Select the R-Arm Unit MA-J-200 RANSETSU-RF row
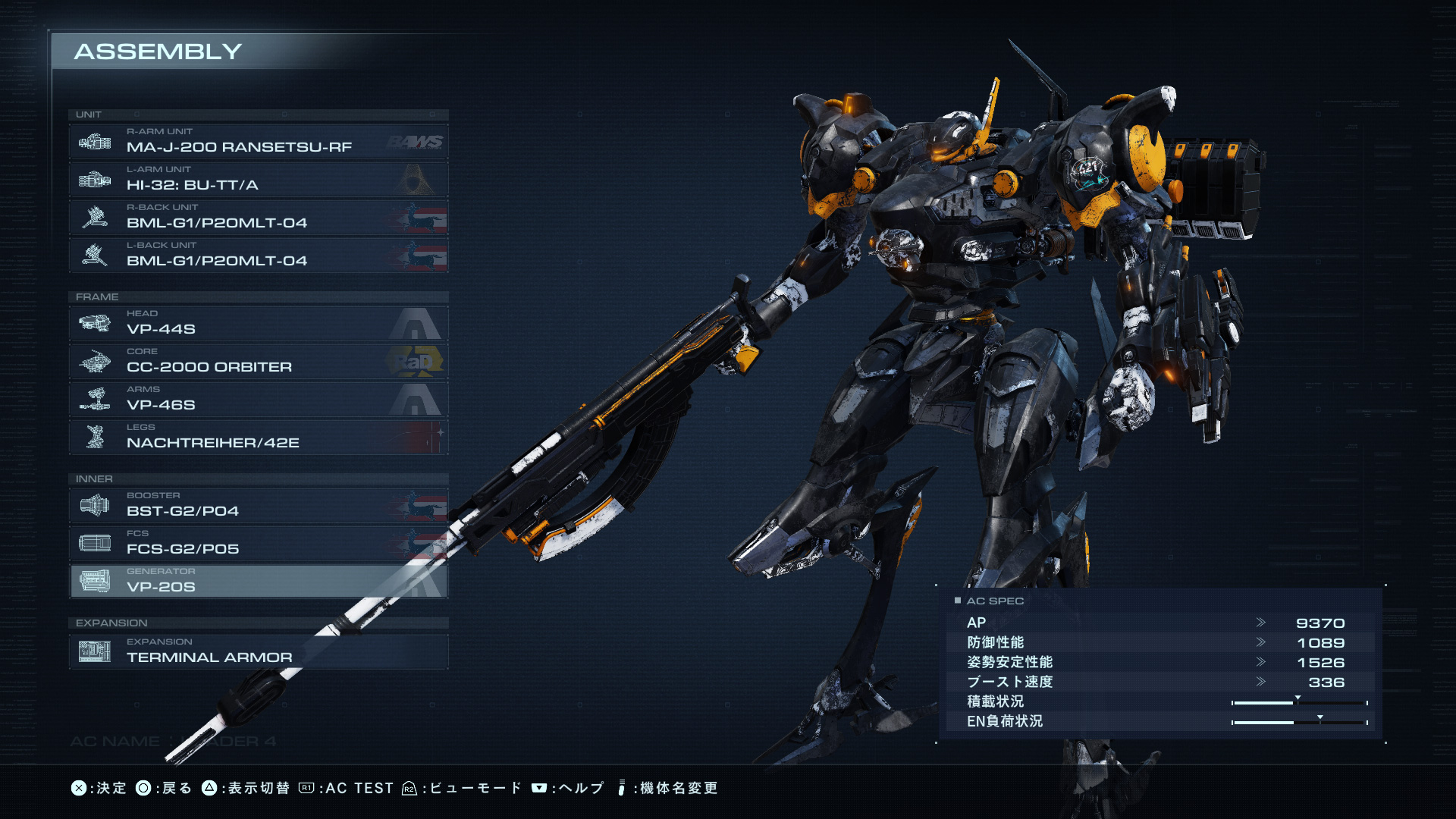This screenshot has width=1456, height=819. pyautogui.click(x=258, y=142)
